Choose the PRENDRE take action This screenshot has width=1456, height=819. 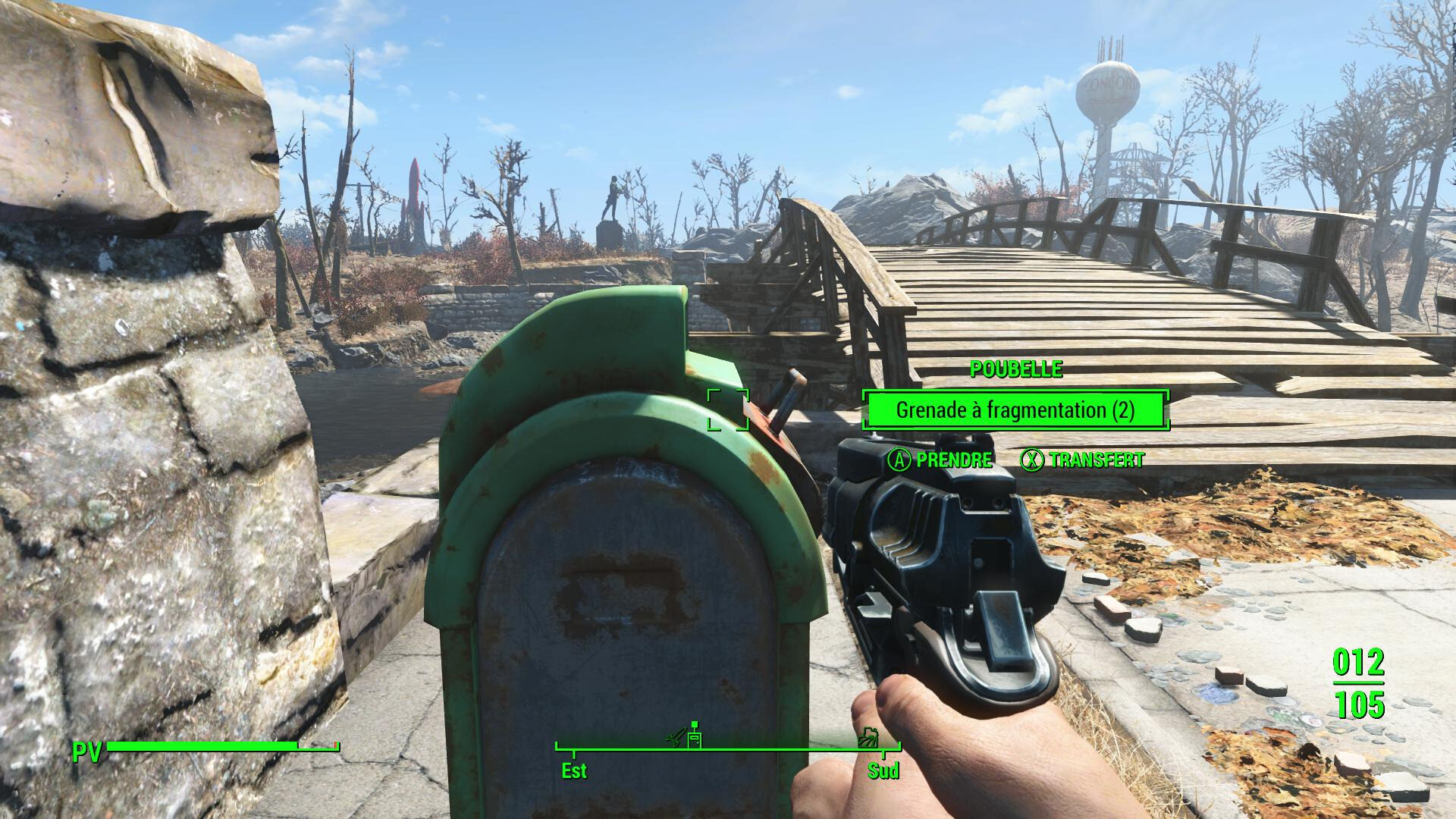[x=940, y=460]
